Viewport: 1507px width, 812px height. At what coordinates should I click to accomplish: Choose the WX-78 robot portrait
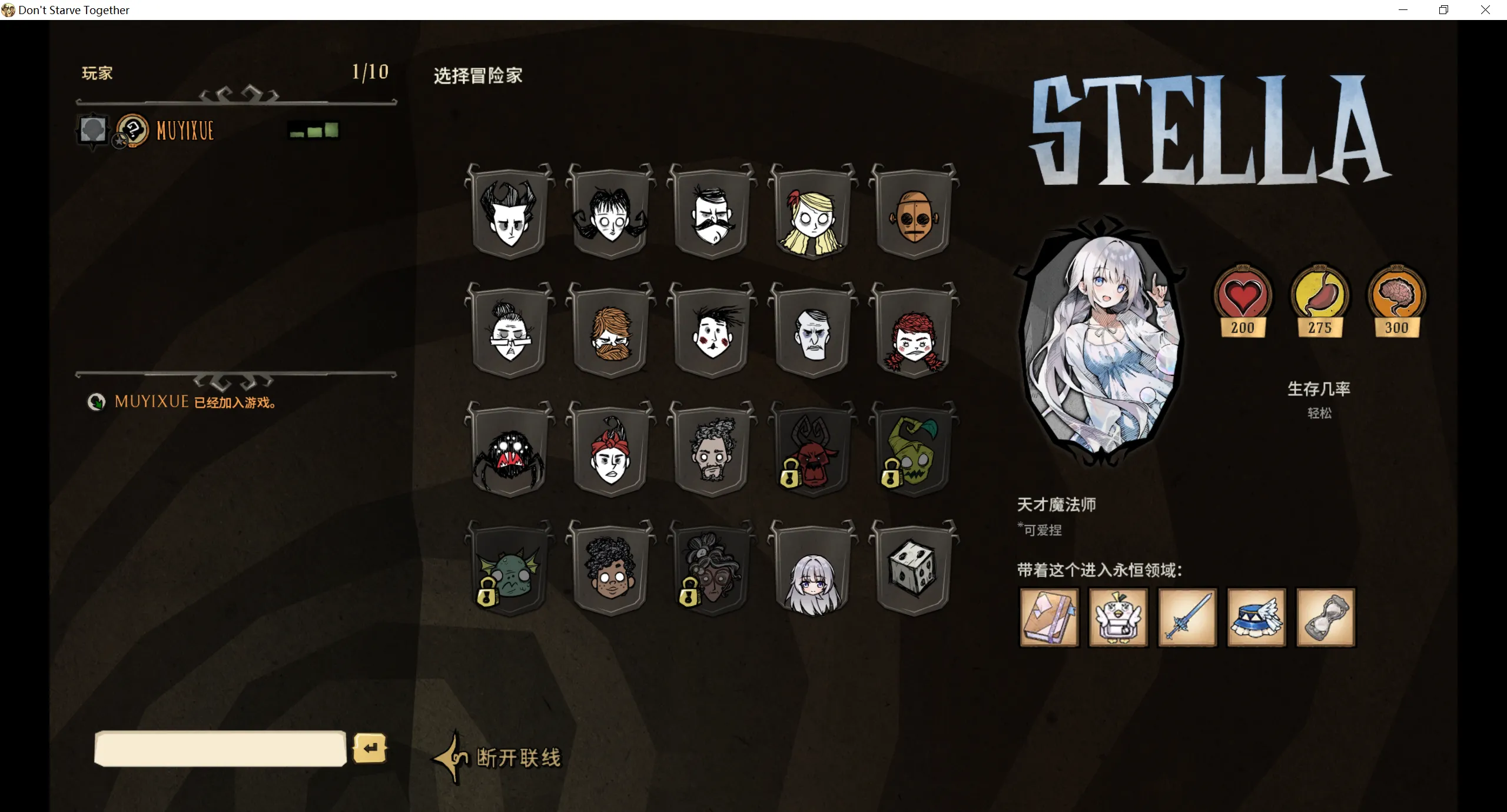point(913,213)
